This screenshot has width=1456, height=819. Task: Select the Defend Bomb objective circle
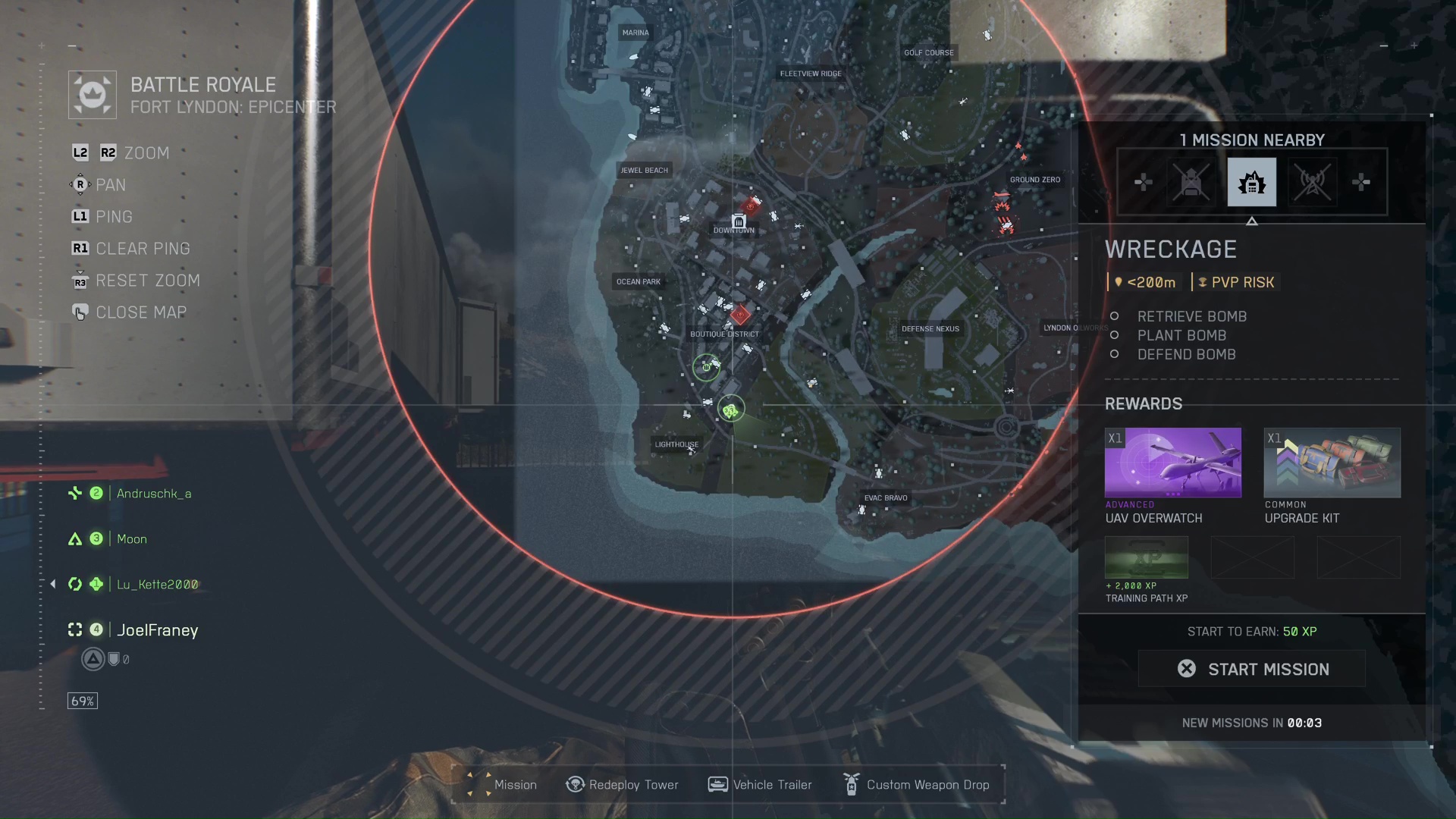(x=1114, y=354)
